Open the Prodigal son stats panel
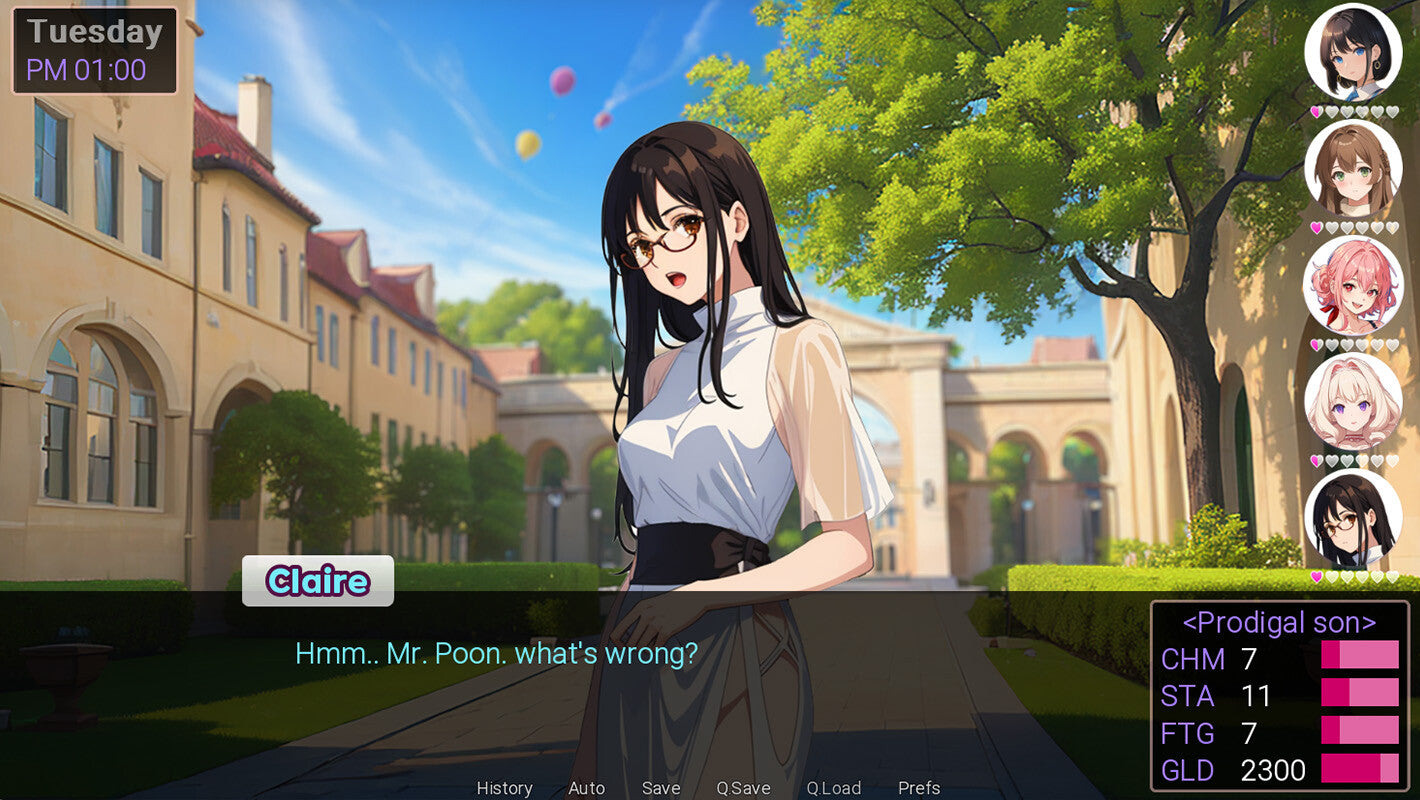This screenshot has height=800, width=1420. 1279,696
